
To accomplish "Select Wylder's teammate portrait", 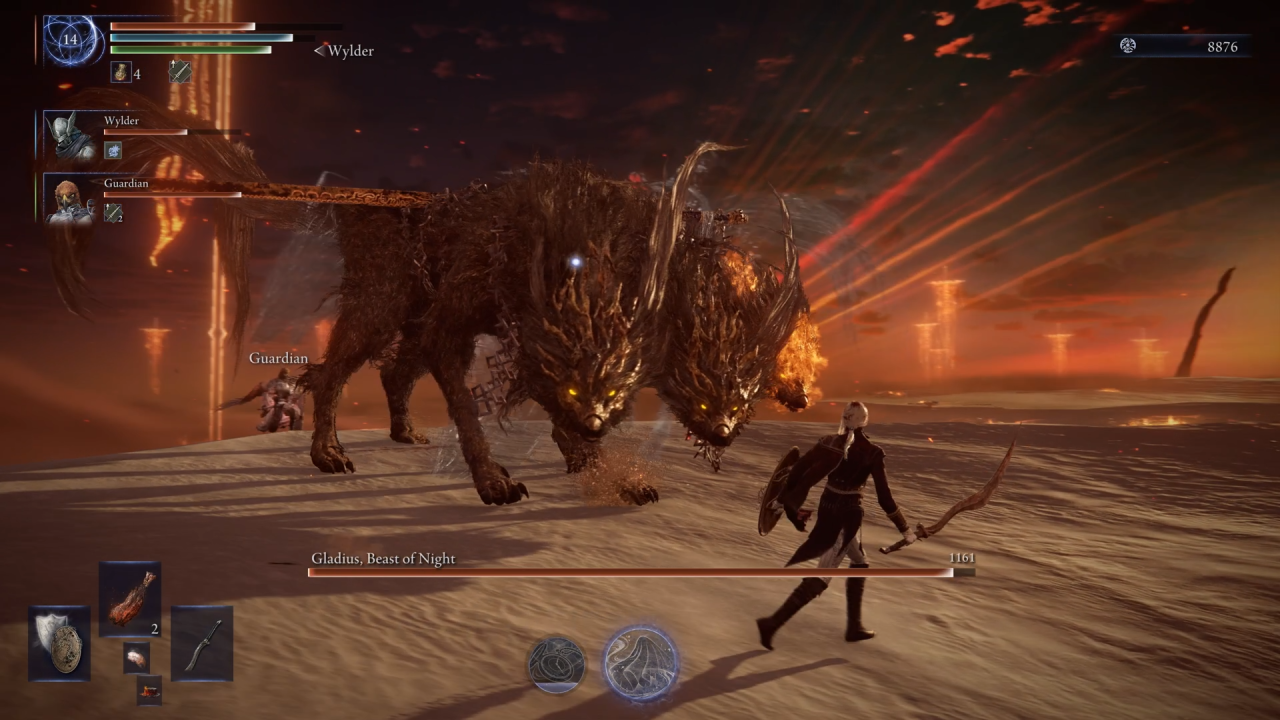I will pos(73,137).
